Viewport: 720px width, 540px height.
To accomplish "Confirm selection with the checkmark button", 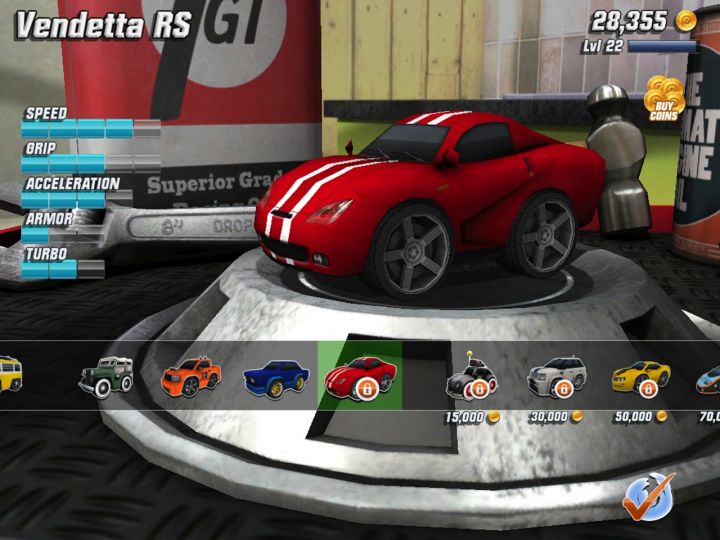I will click(x=647, y=497).
